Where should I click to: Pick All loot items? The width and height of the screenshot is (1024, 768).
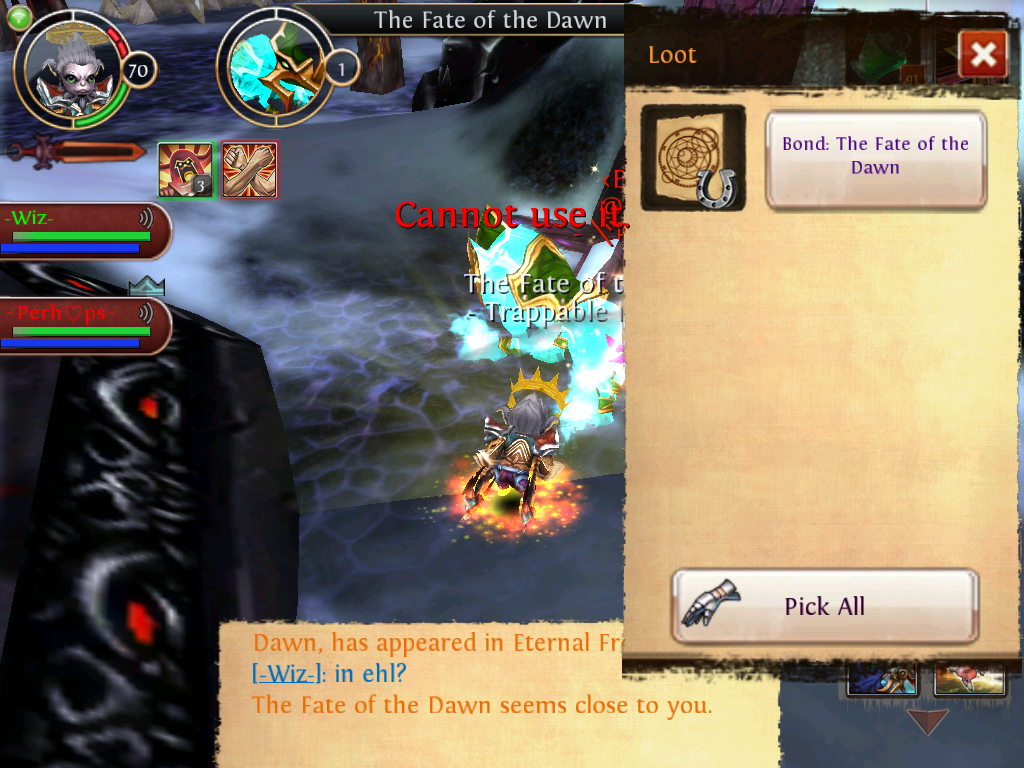point(824,606)
